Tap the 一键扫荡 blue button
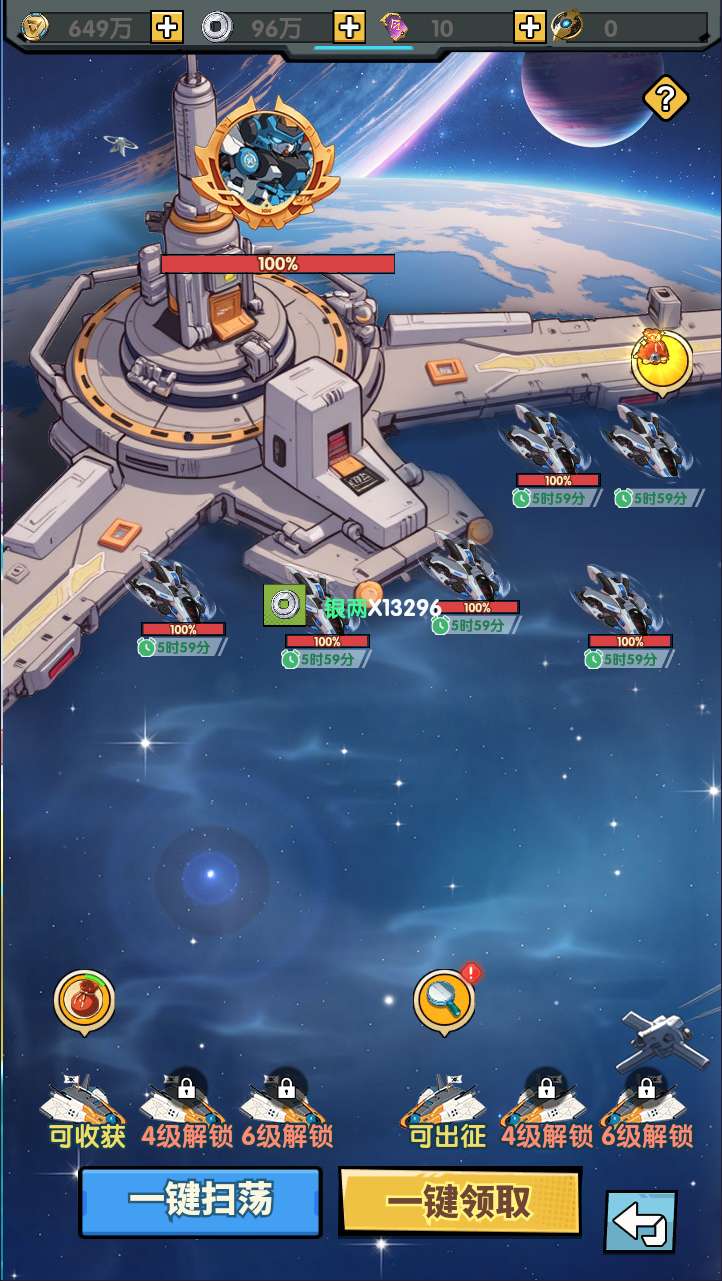The image size is (722, 1281). [x=200, y=1200]
